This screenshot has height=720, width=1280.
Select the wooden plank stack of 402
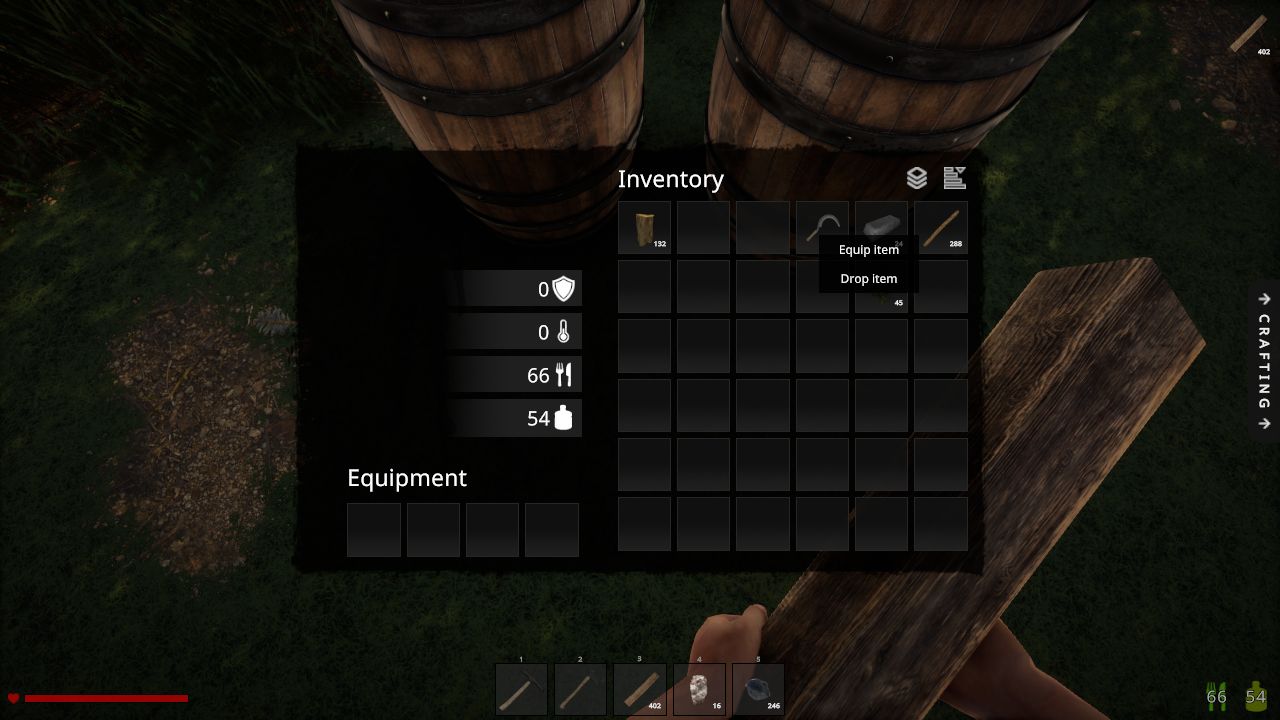click(x=639, y=690)
